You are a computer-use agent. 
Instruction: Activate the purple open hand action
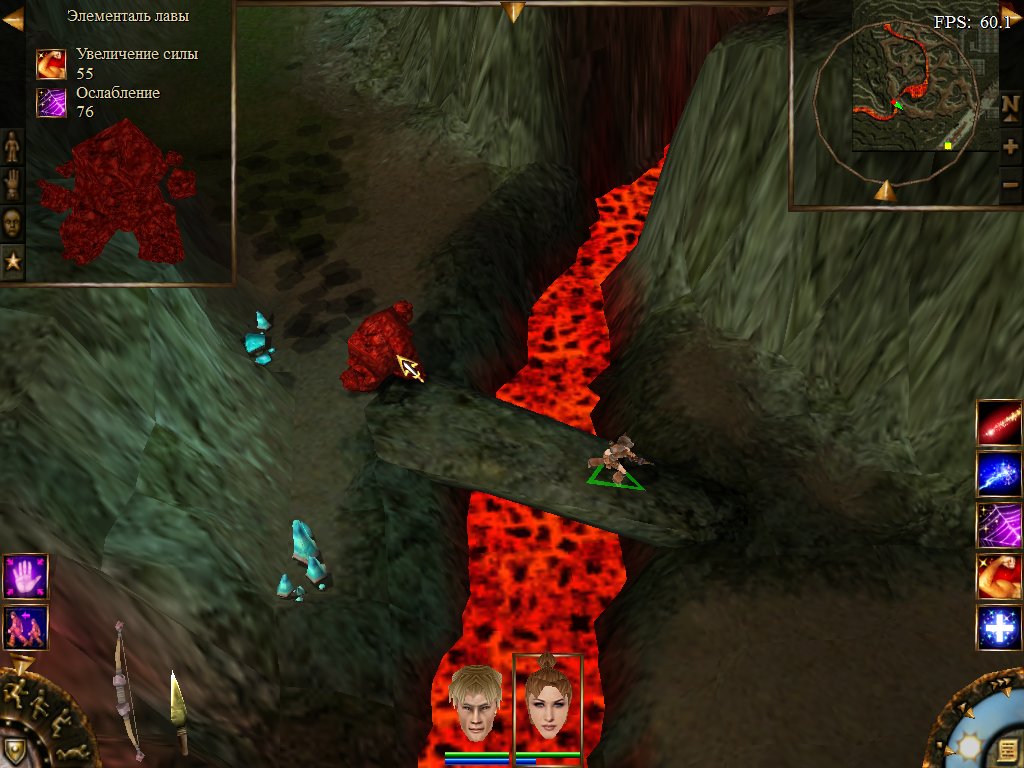25,576
